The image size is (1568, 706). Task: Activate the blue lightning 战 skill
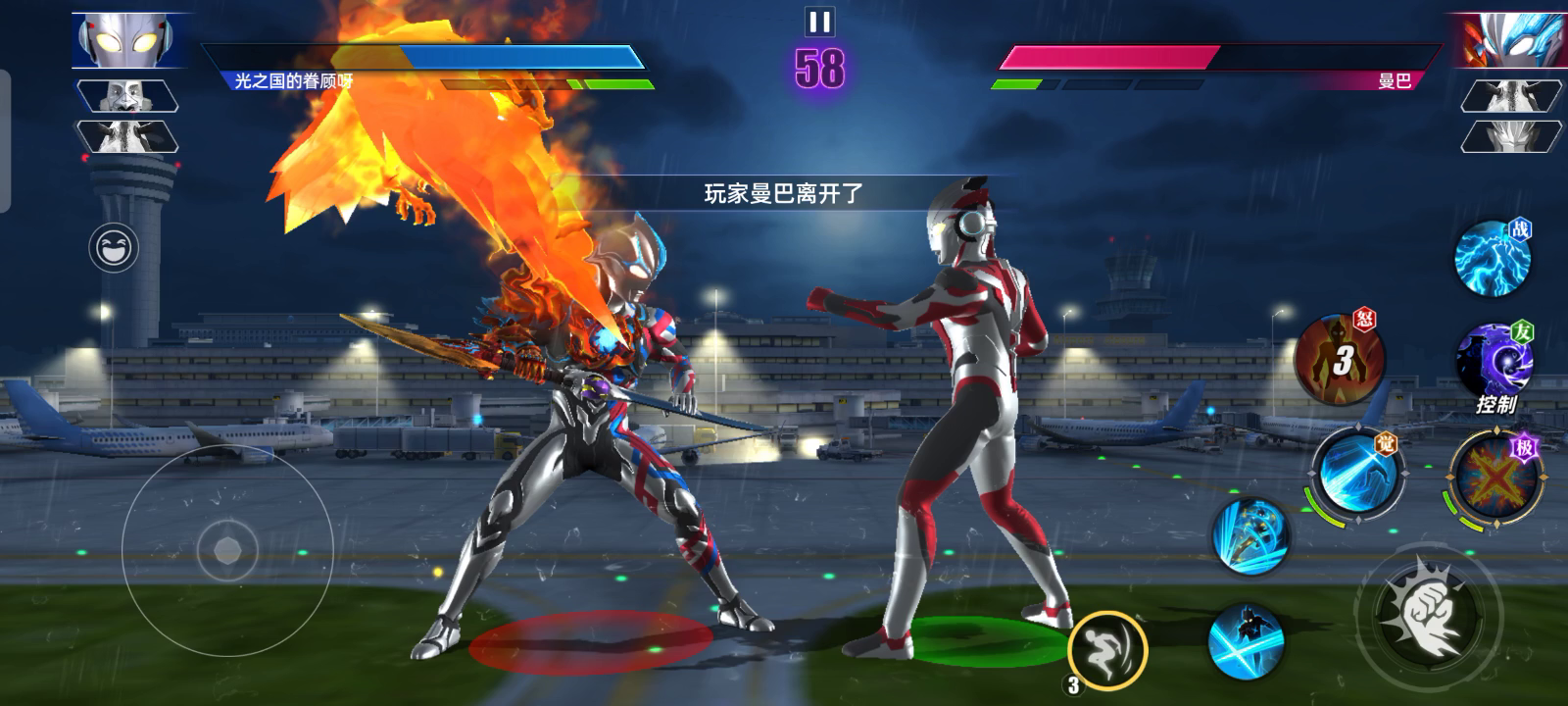(1492, 259)
